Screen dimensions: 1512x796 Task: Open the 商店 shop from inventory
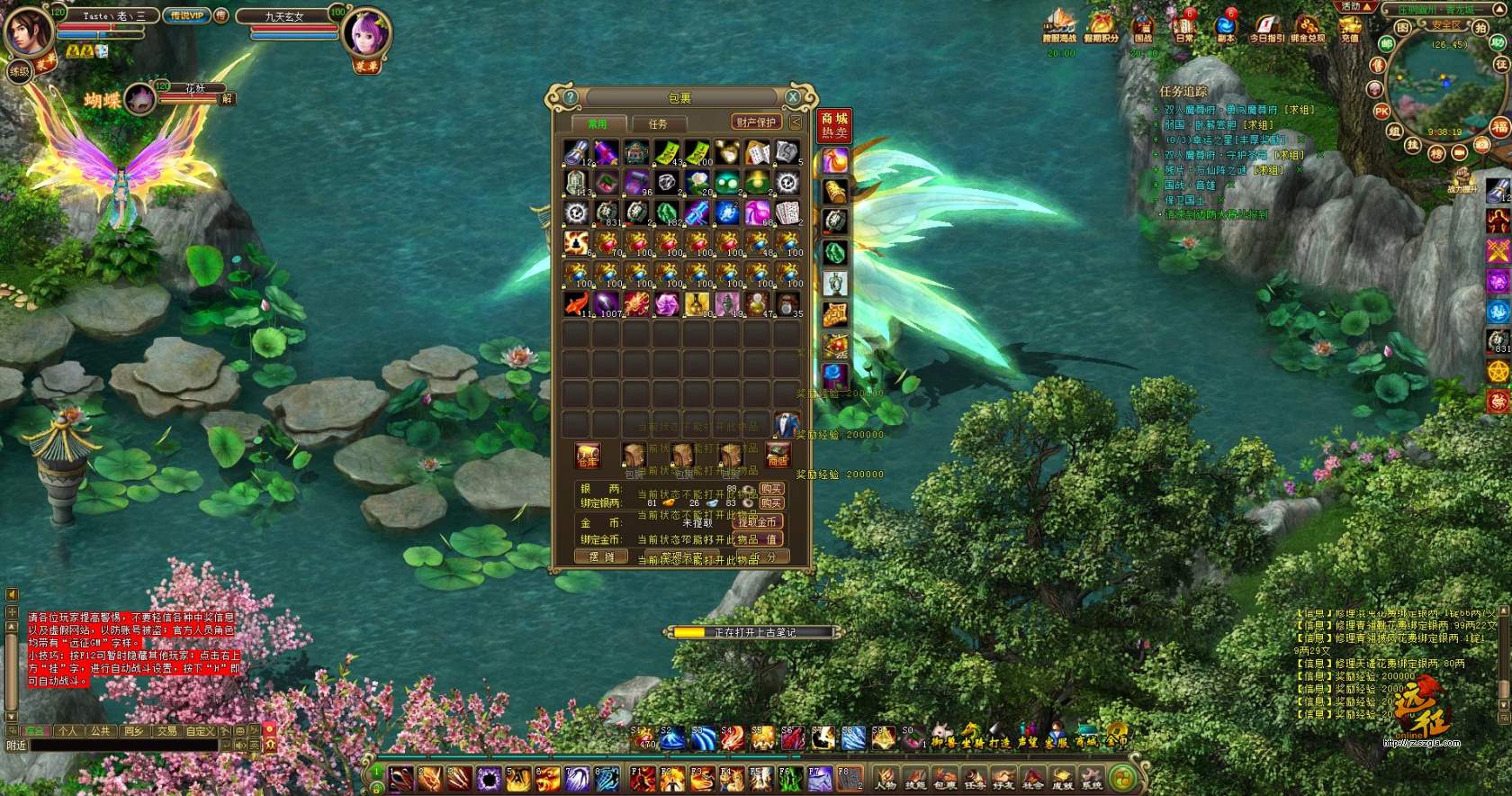pos(778,456)
